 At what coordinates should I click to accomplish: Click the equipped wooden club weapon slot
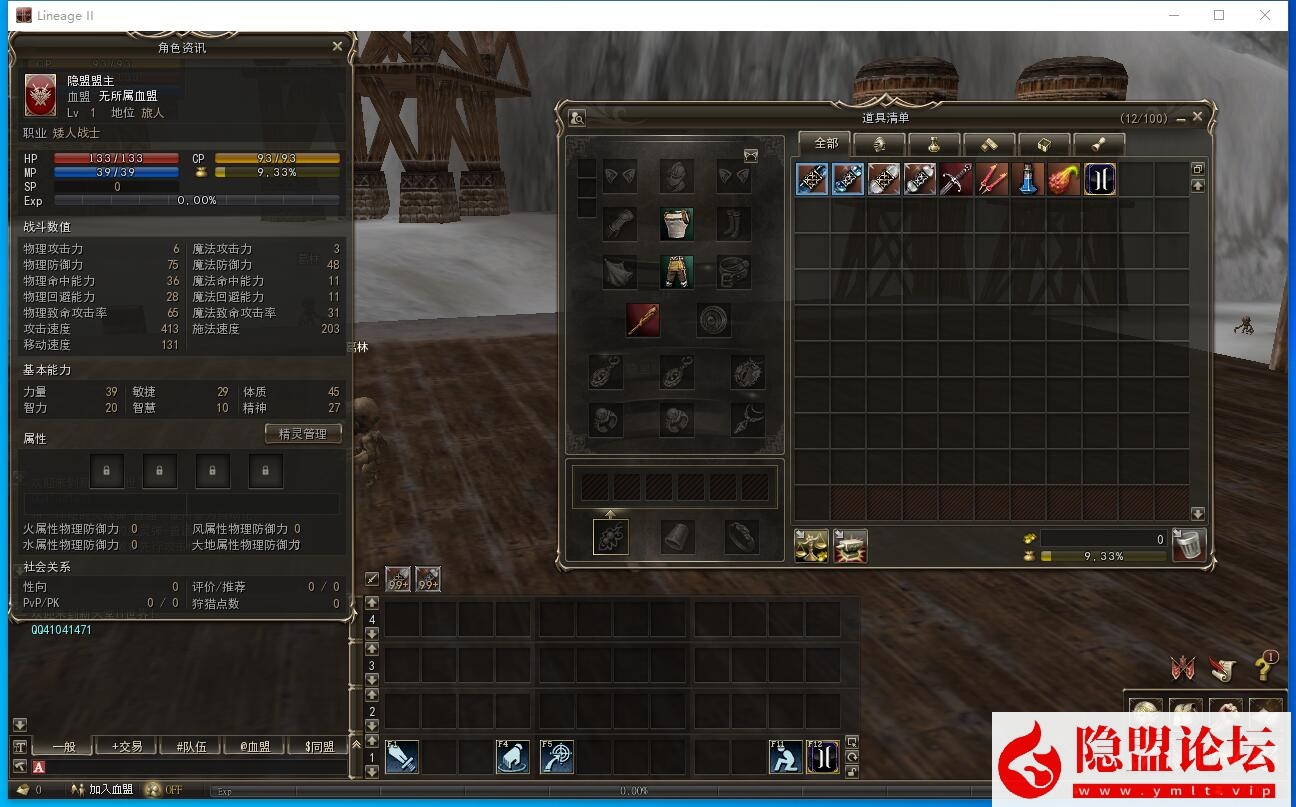[x=643, y=320]
